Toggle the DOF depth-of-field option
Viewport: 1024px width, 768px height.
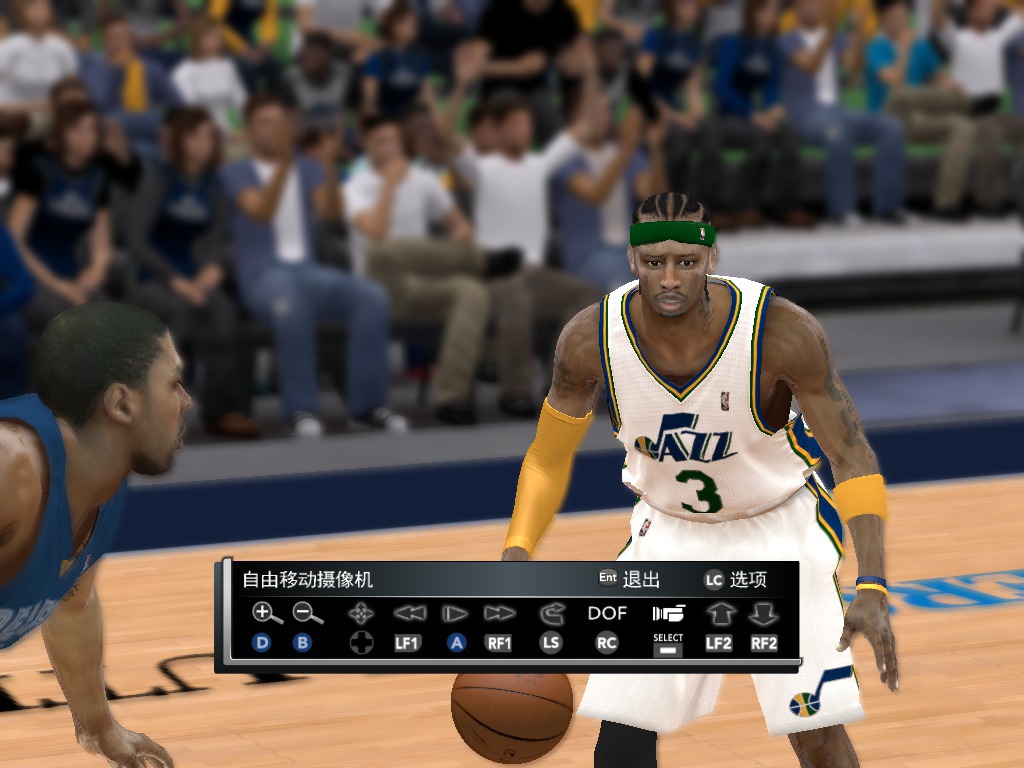[607, 613]
